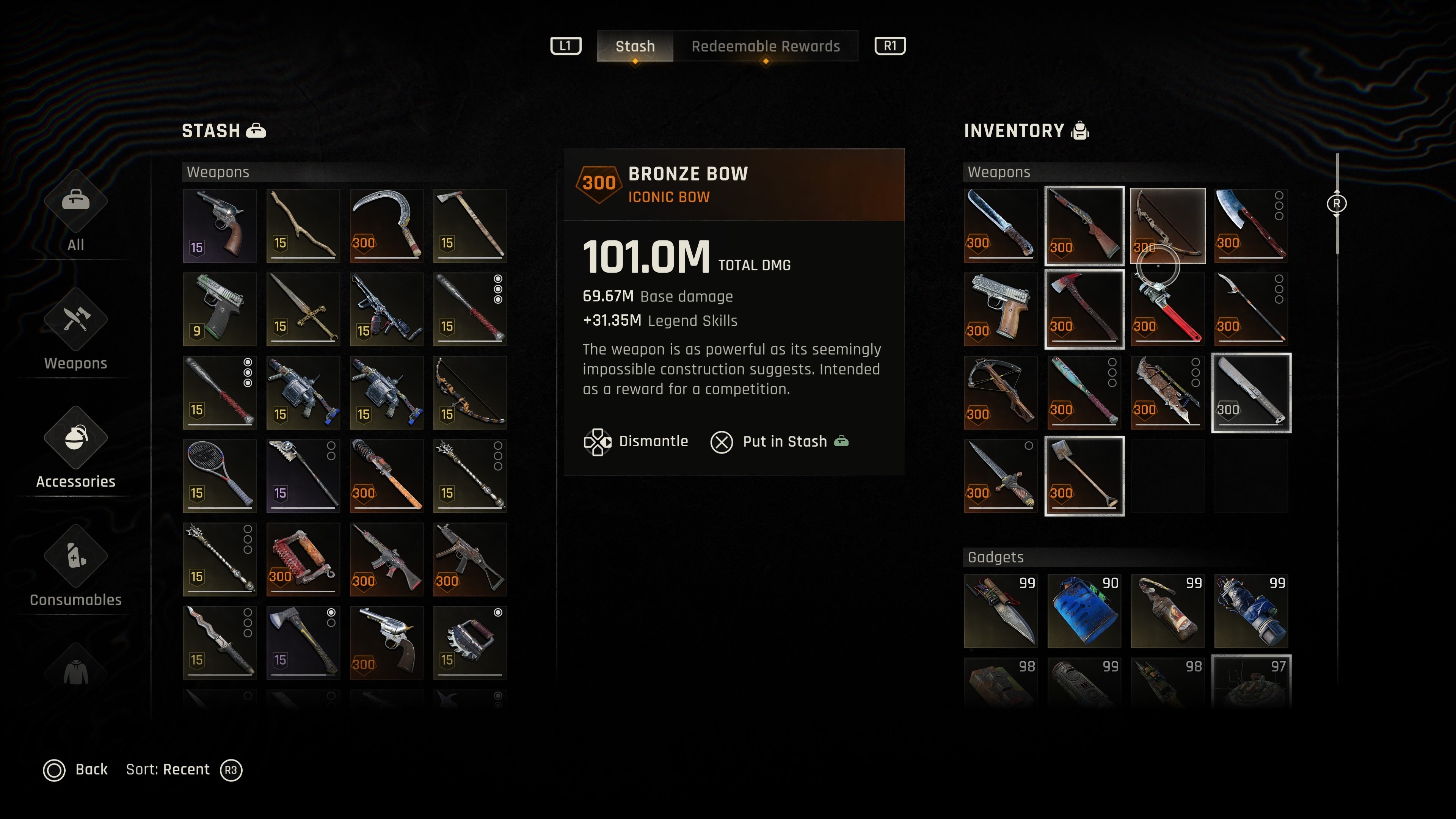Choose the green level 9 pistol
1456x819 pixels.
click(219, 309)
